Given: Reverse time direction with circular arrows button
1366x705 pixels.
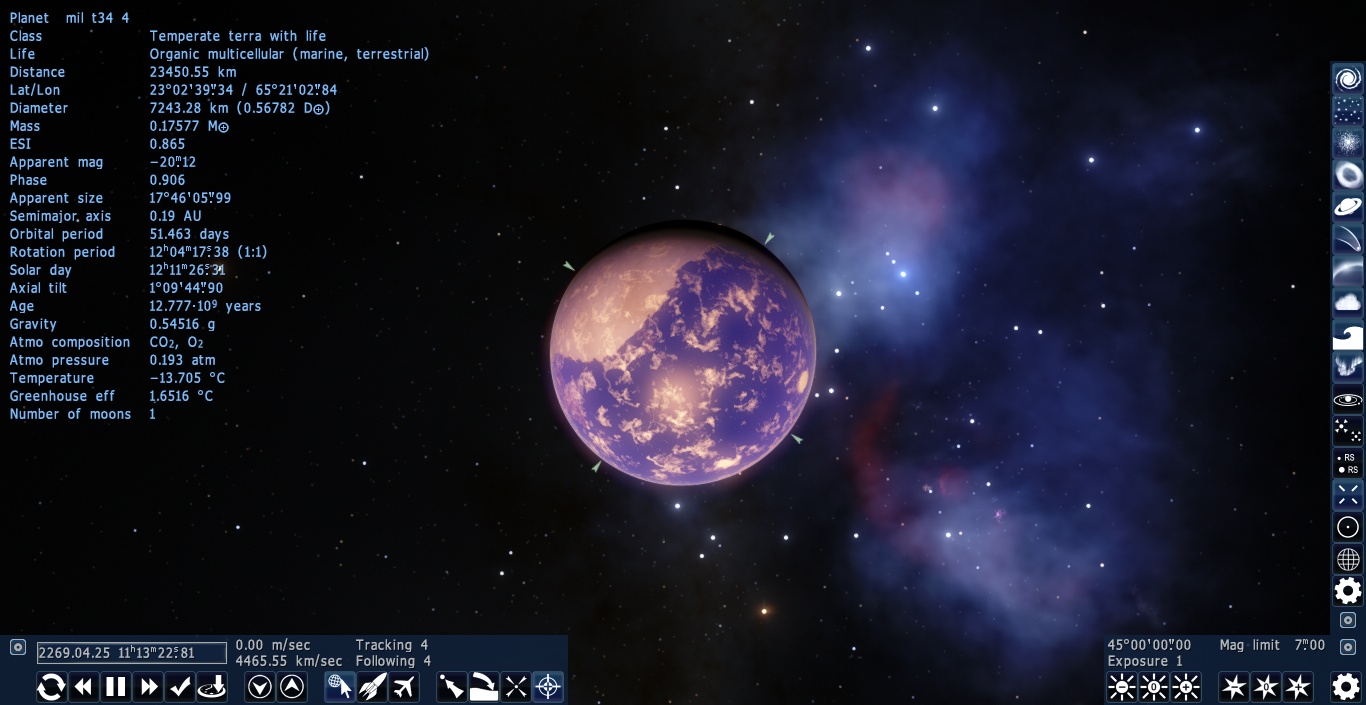Looking at the screenshot, I should tap(52, 687).
